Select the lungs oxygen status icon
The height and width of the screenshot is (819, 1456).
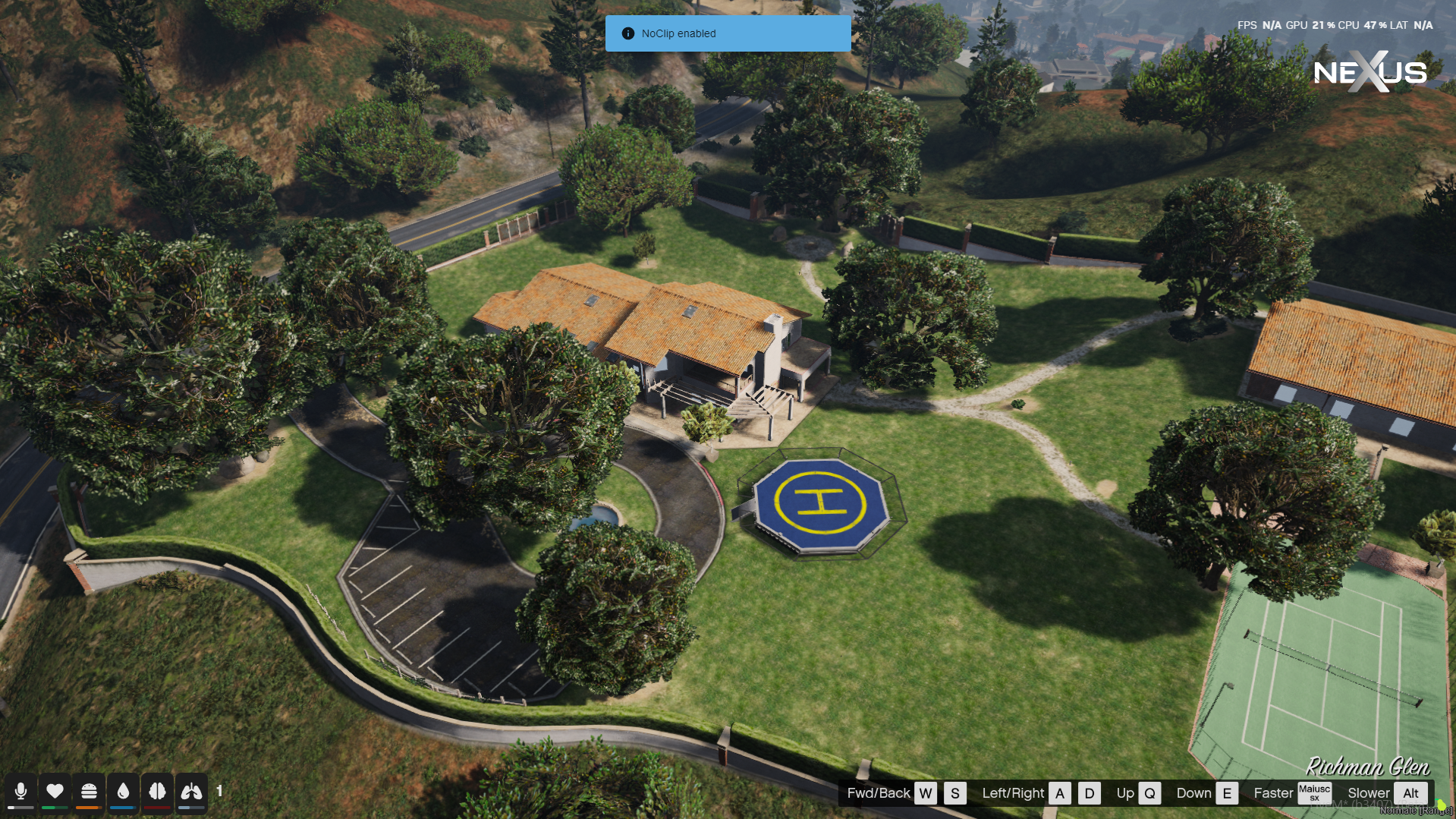click(191, 792)
